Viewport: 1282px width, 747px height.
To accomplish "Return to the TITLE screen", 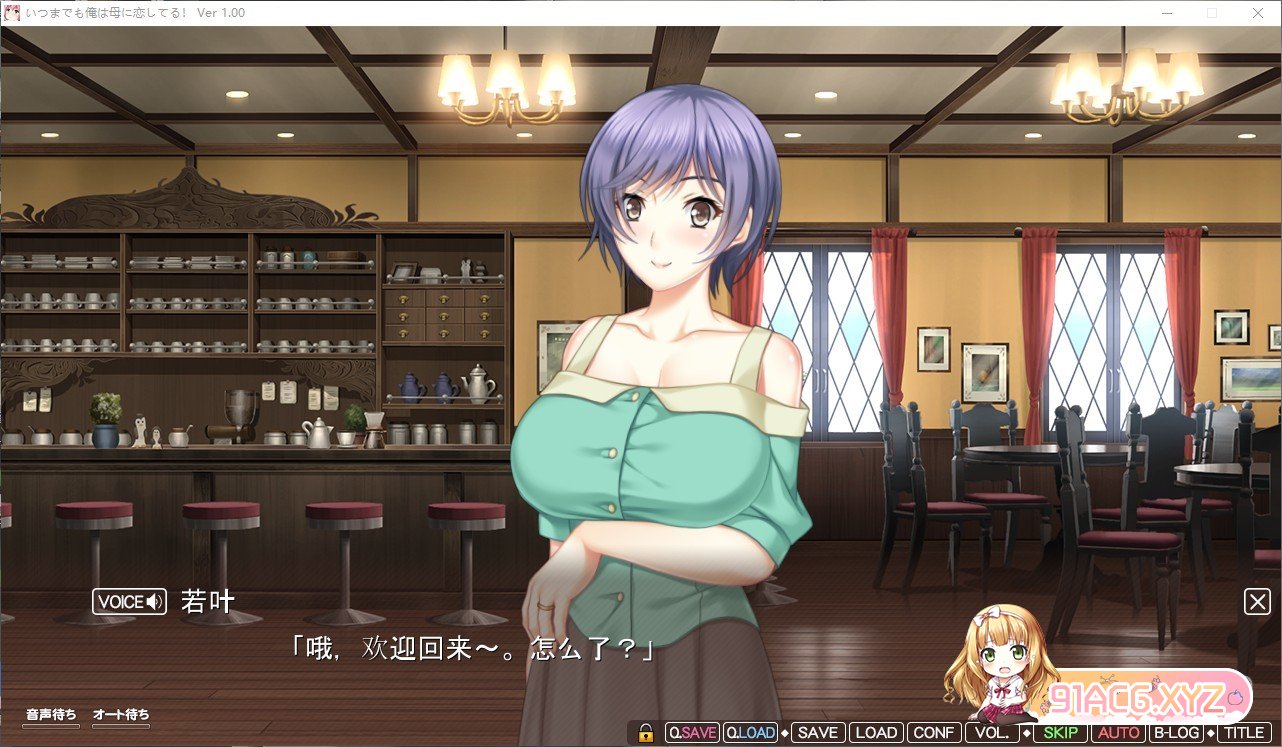I will pyautogui.click(x=1244, y=733).
